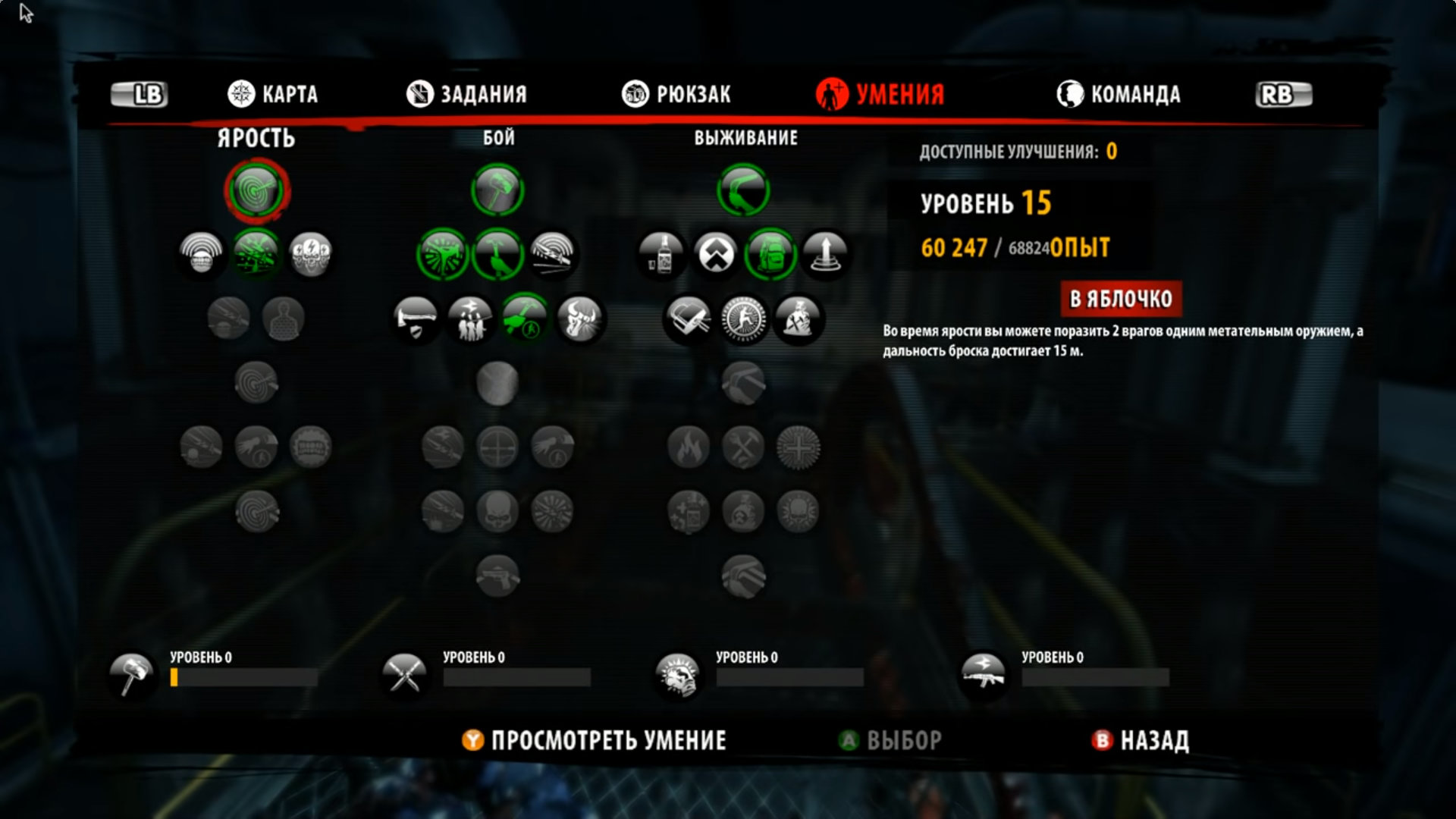Choose the upward arrow Survival skill

(x=825, y=254)
